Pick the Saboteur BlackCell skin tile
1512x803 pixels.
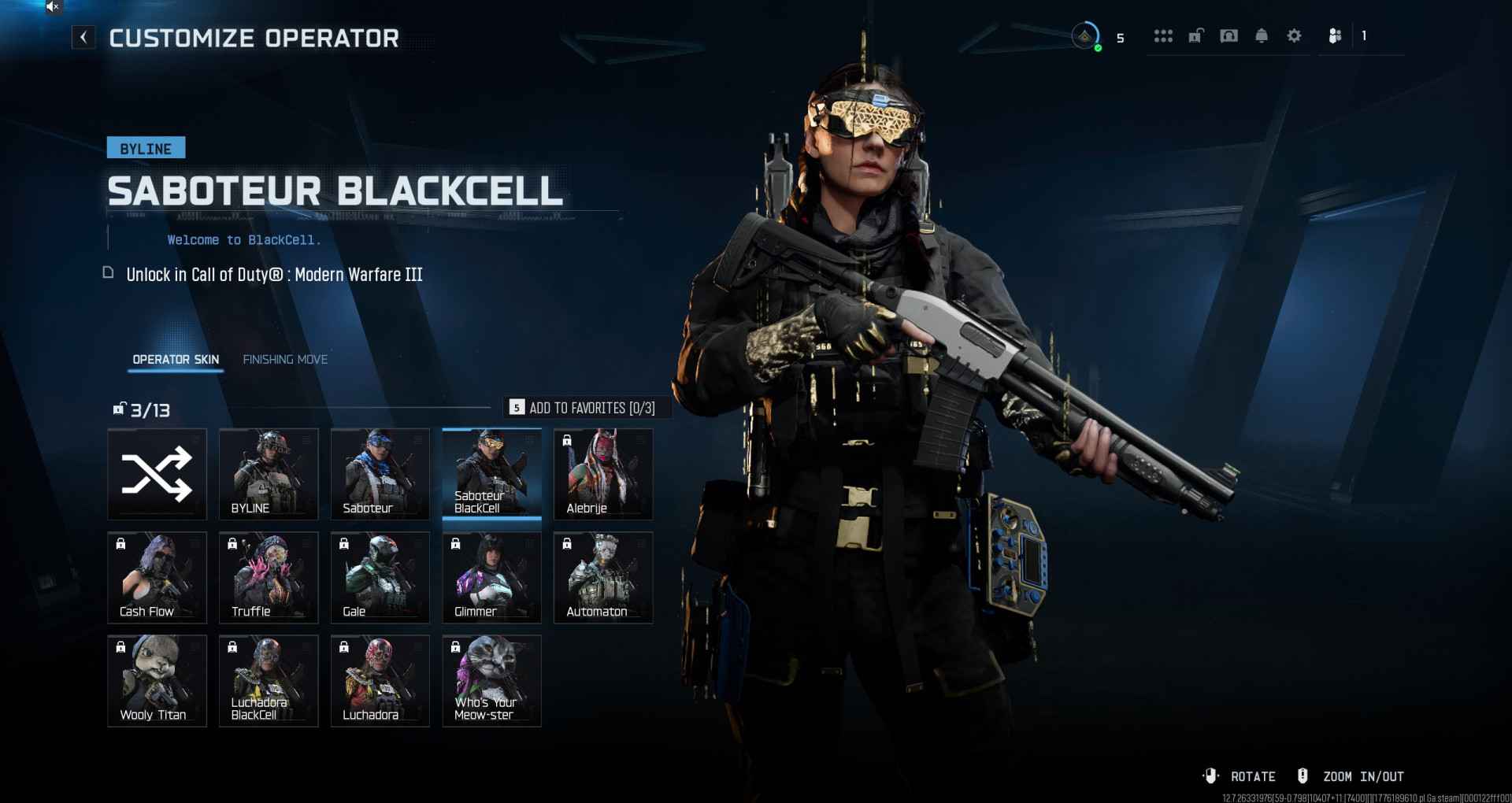[x=492, y=474]
